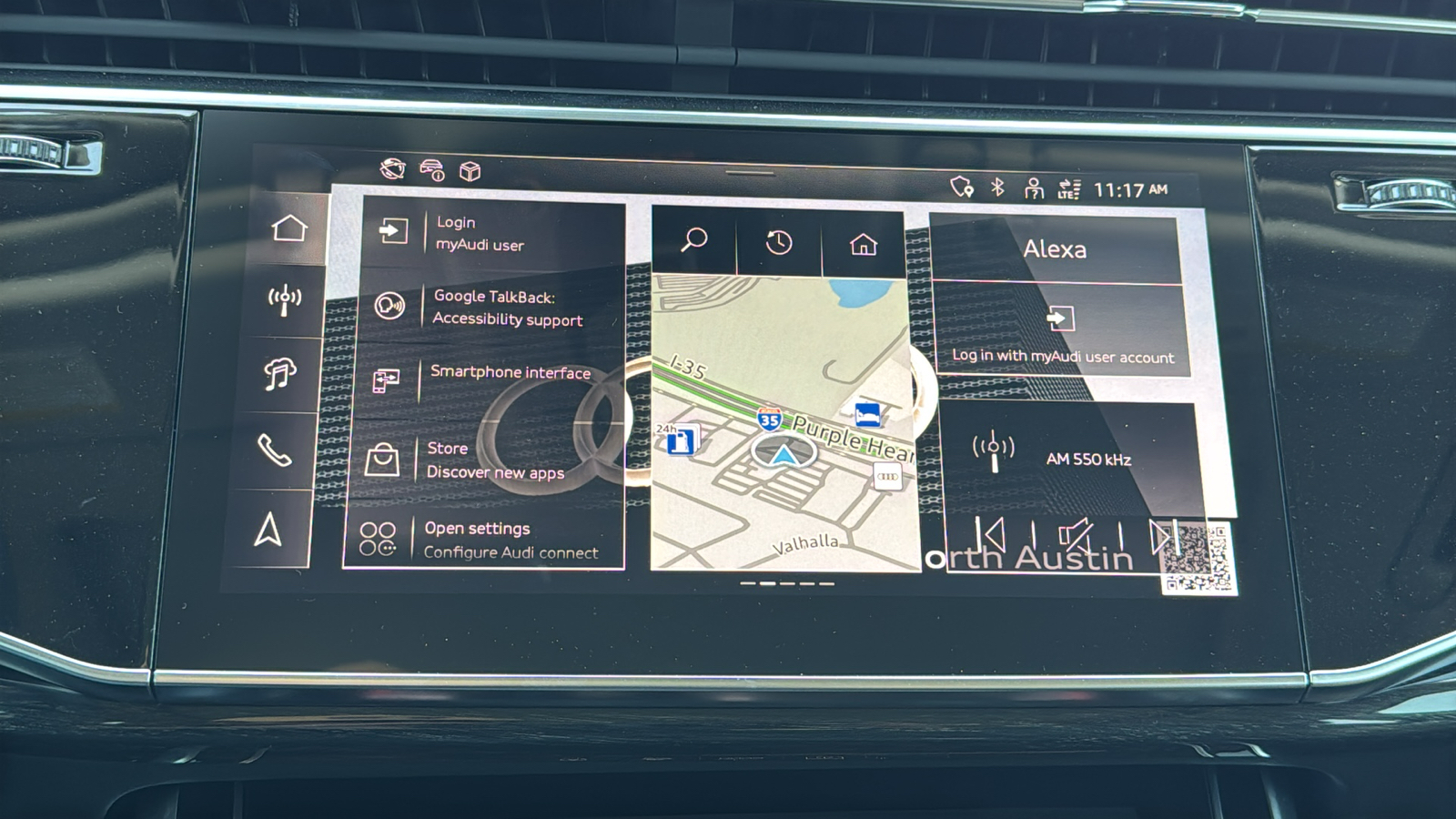Select the home destination icon above the map

[x=862, y=243]
